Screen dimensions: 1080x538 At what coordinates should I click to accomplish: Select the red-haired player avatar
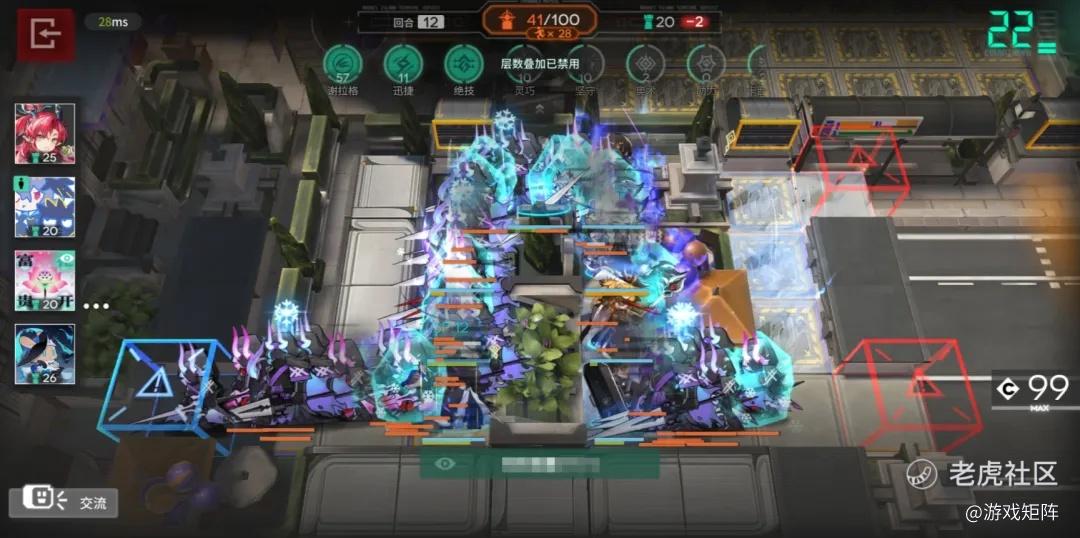(x=44, y=133)
